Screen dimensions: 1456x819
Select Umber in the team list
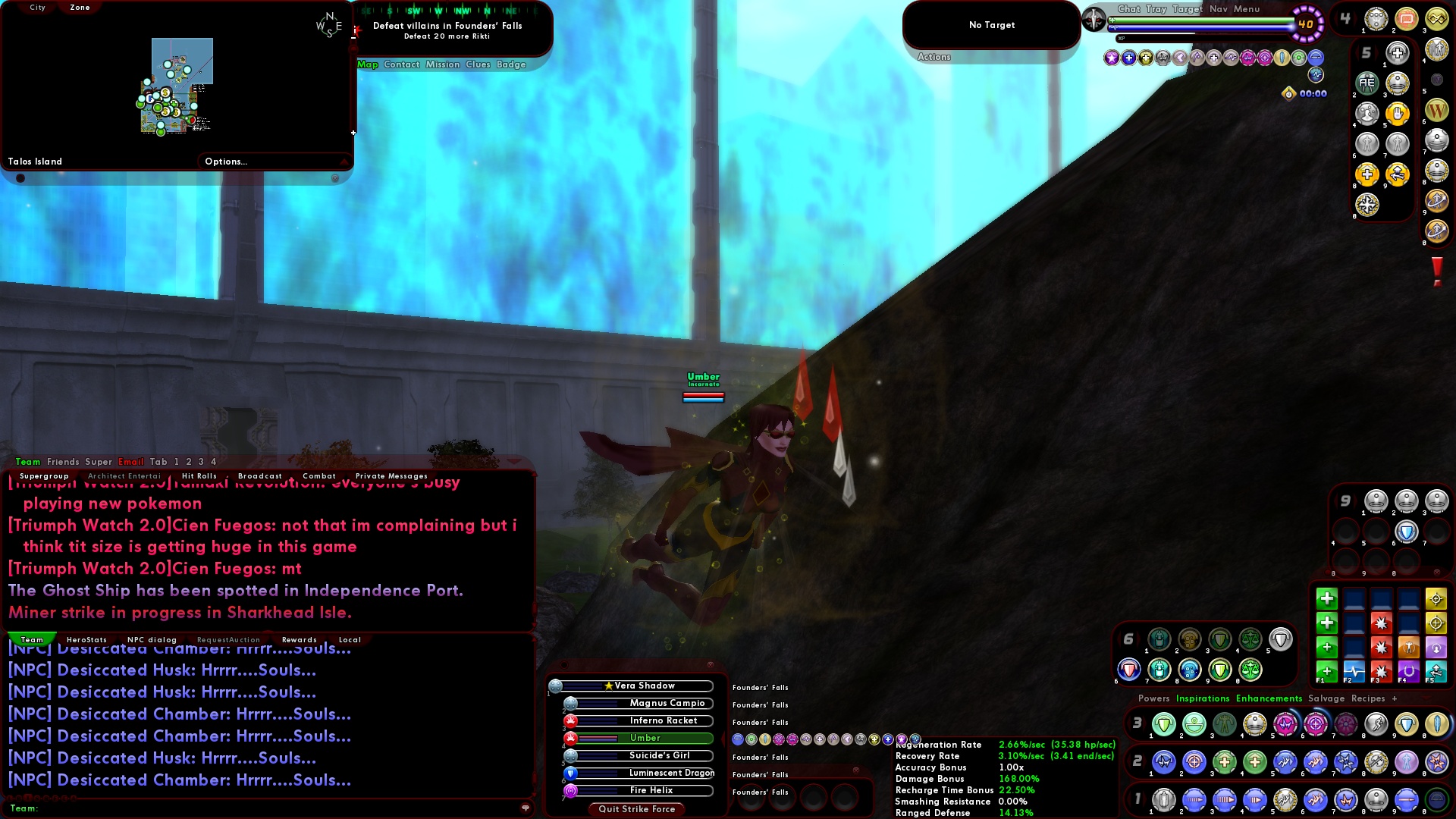pyautogui.click(x=646, y=738)
